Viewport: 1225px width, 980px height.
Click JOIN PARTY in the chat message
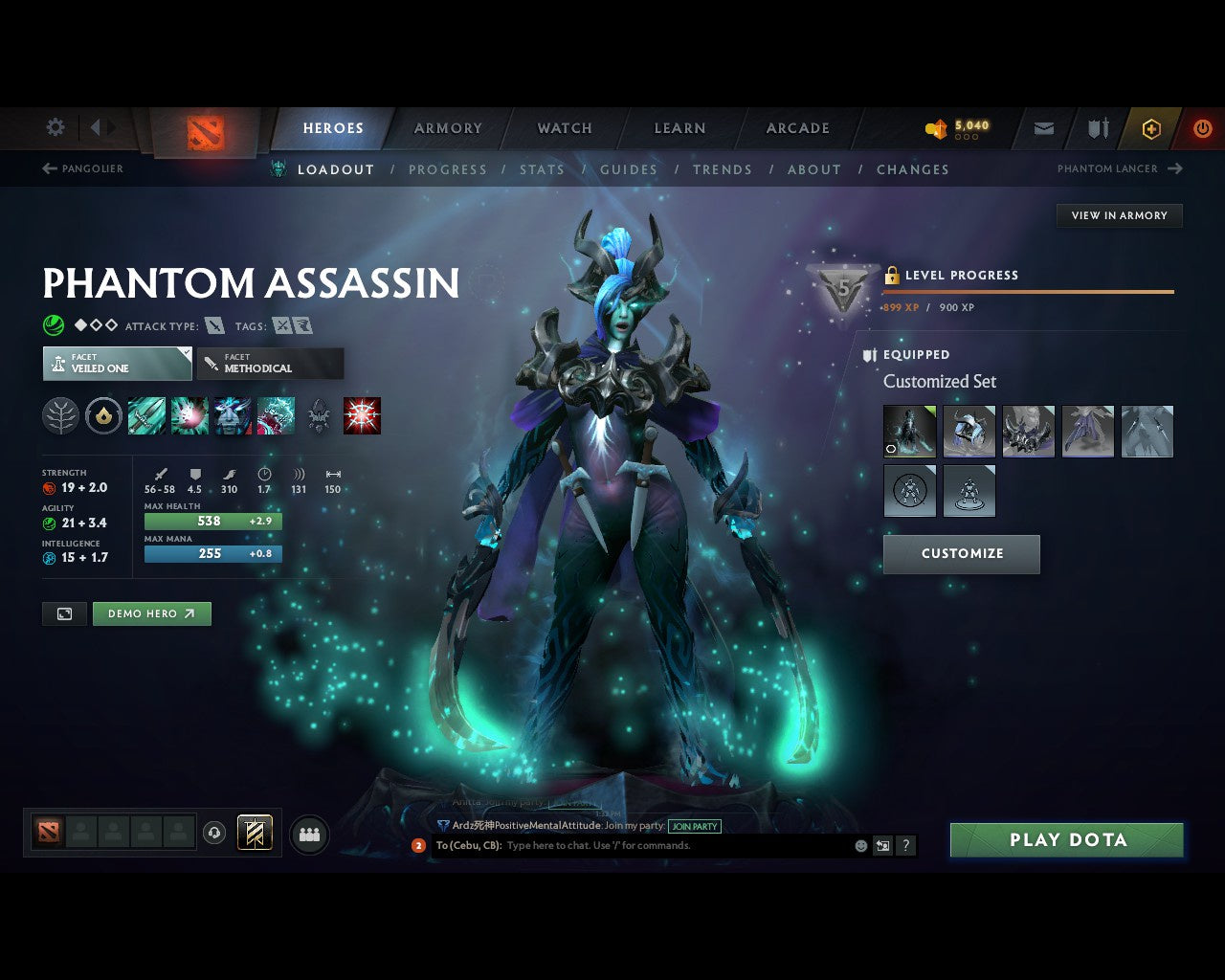click(x=695, y=826)
